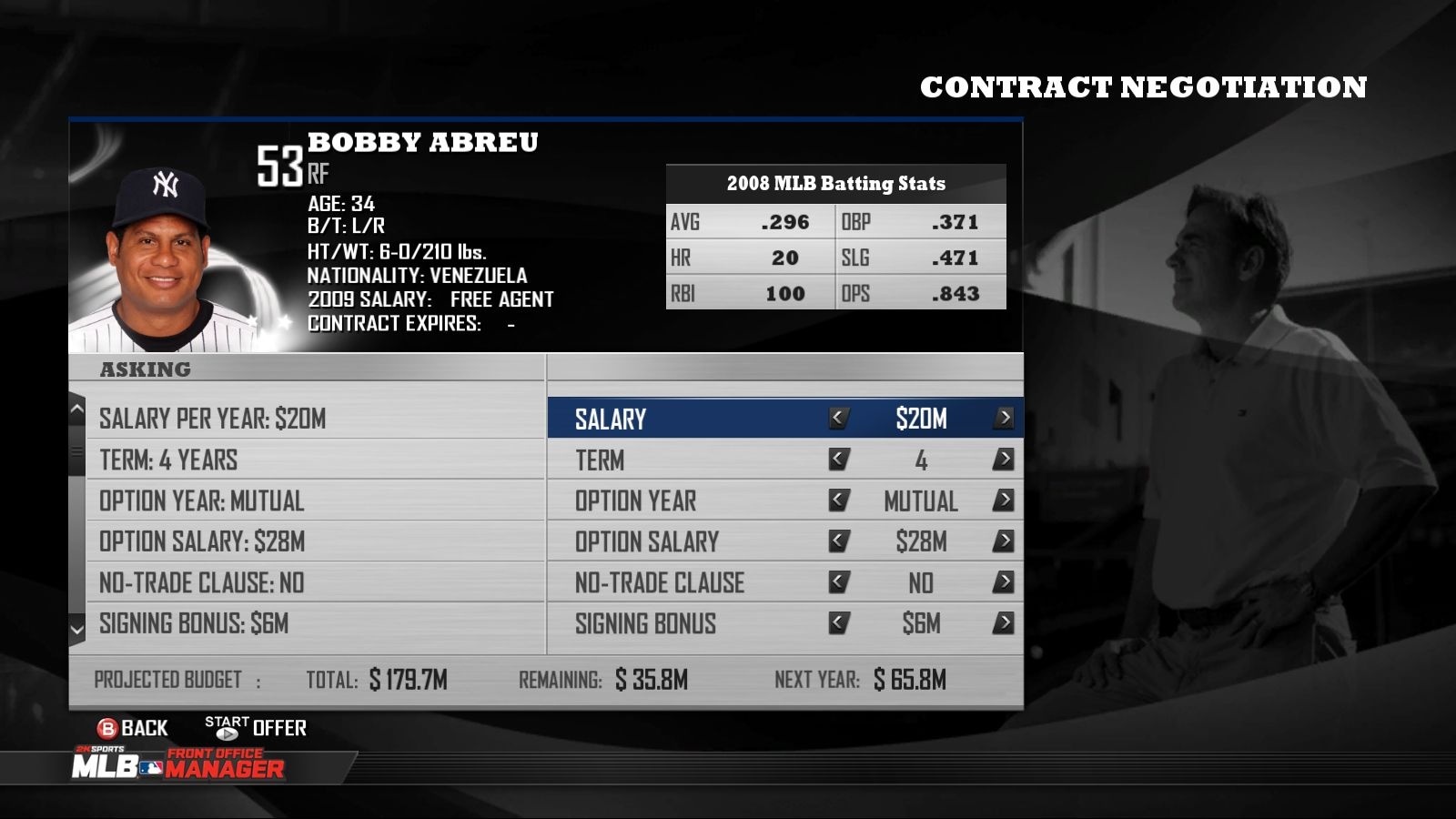Increase Salary with the right arrow
The image size is (1456, 819).
[1005, 419]
